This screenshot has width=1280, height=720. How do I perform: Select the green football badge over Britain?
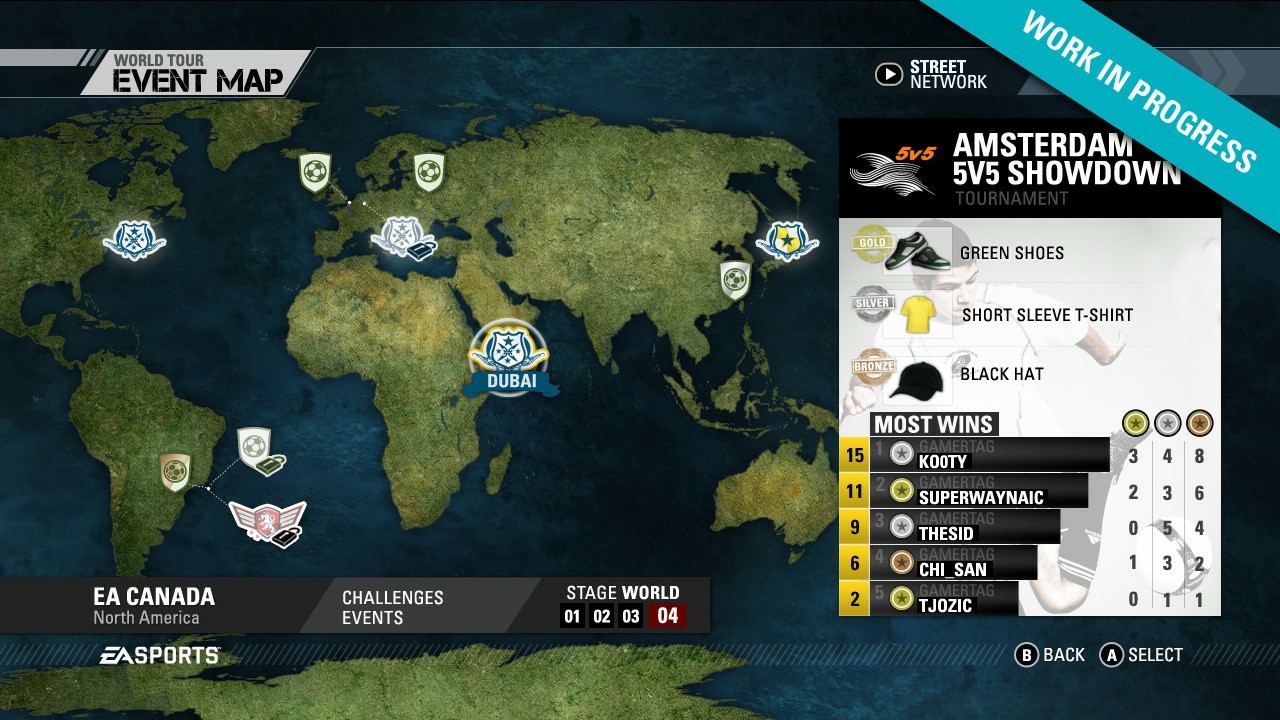coord(316,171)
